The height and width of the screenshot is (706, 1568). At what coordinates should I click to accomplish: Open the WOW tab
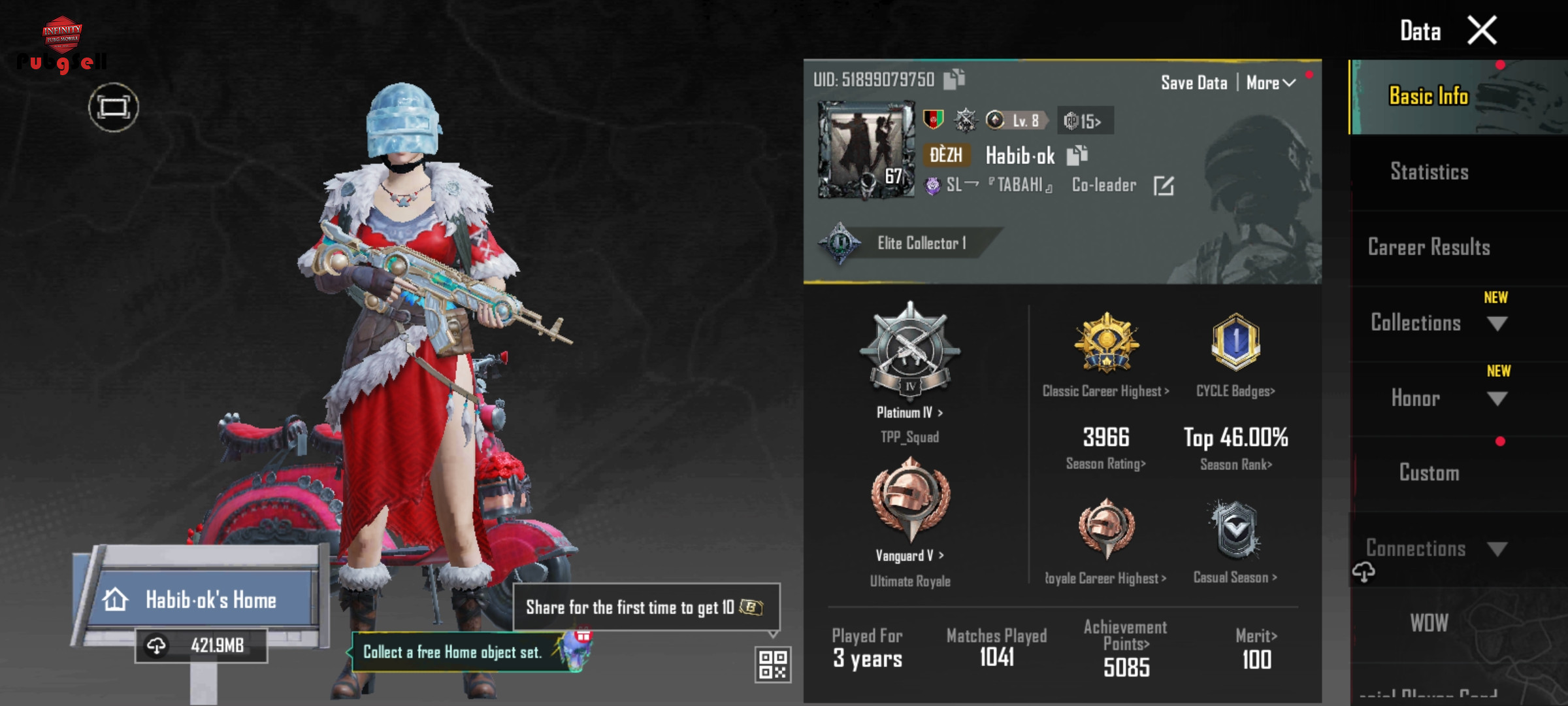(x=1429, y=623)
